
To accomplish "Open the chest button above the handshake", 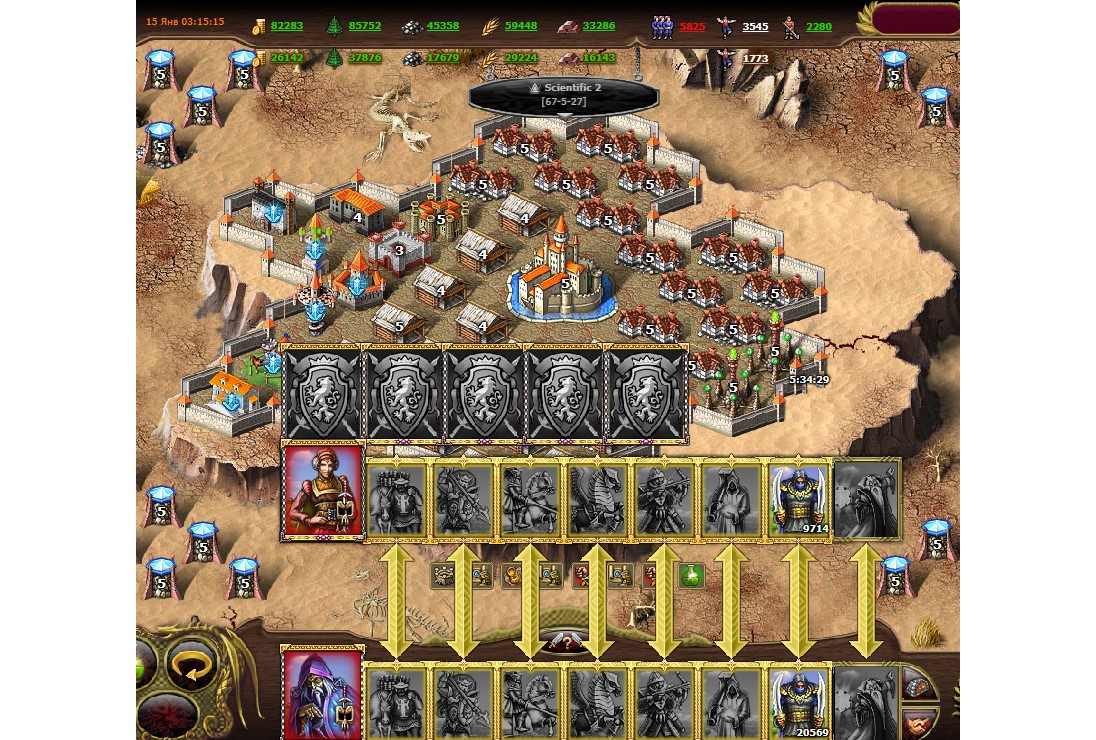I will [919, 685].
